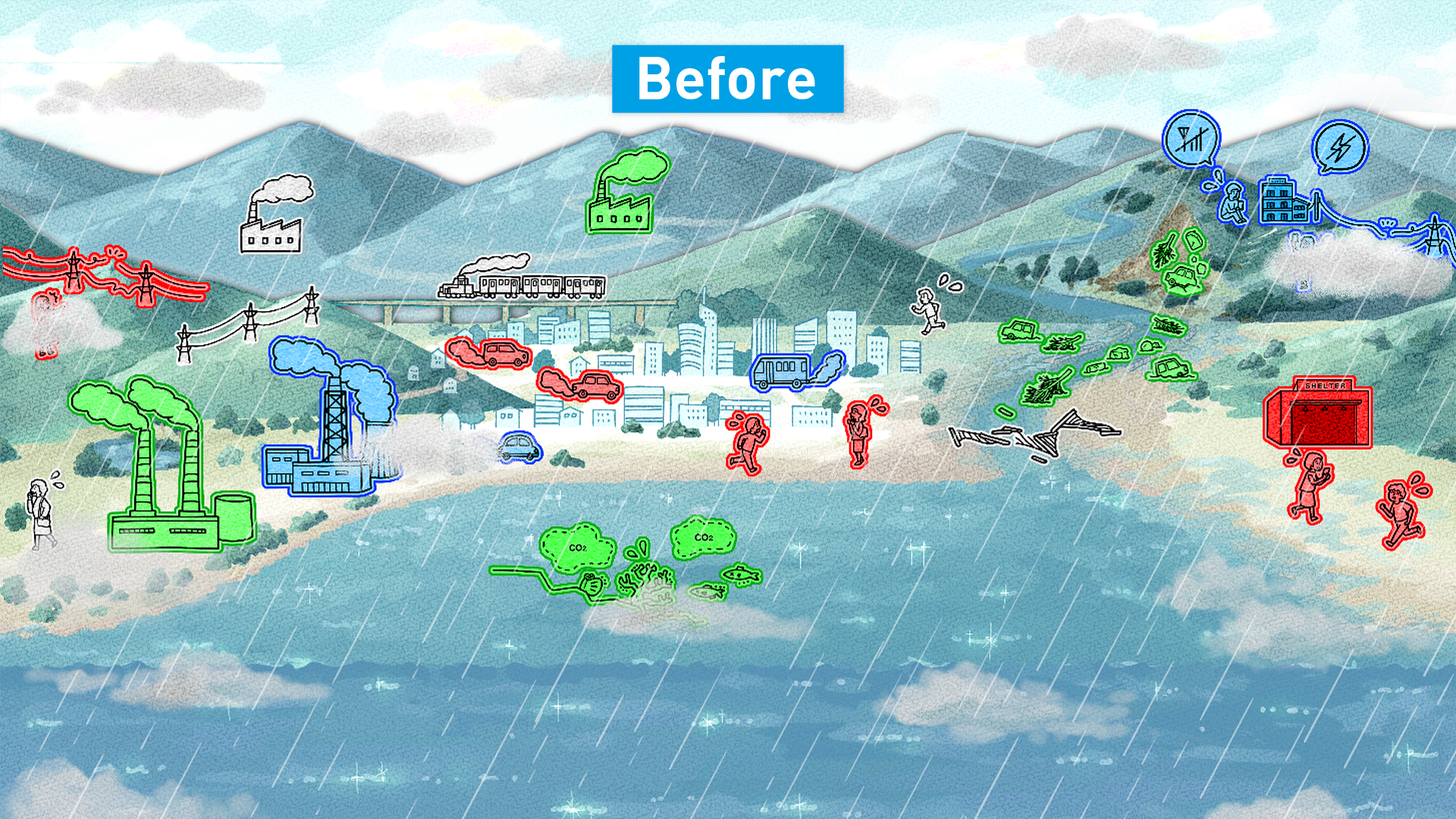Choose the red SHELTER building
The width and height of the screenshot is (1456, 819).
(x=1318, y=417)
